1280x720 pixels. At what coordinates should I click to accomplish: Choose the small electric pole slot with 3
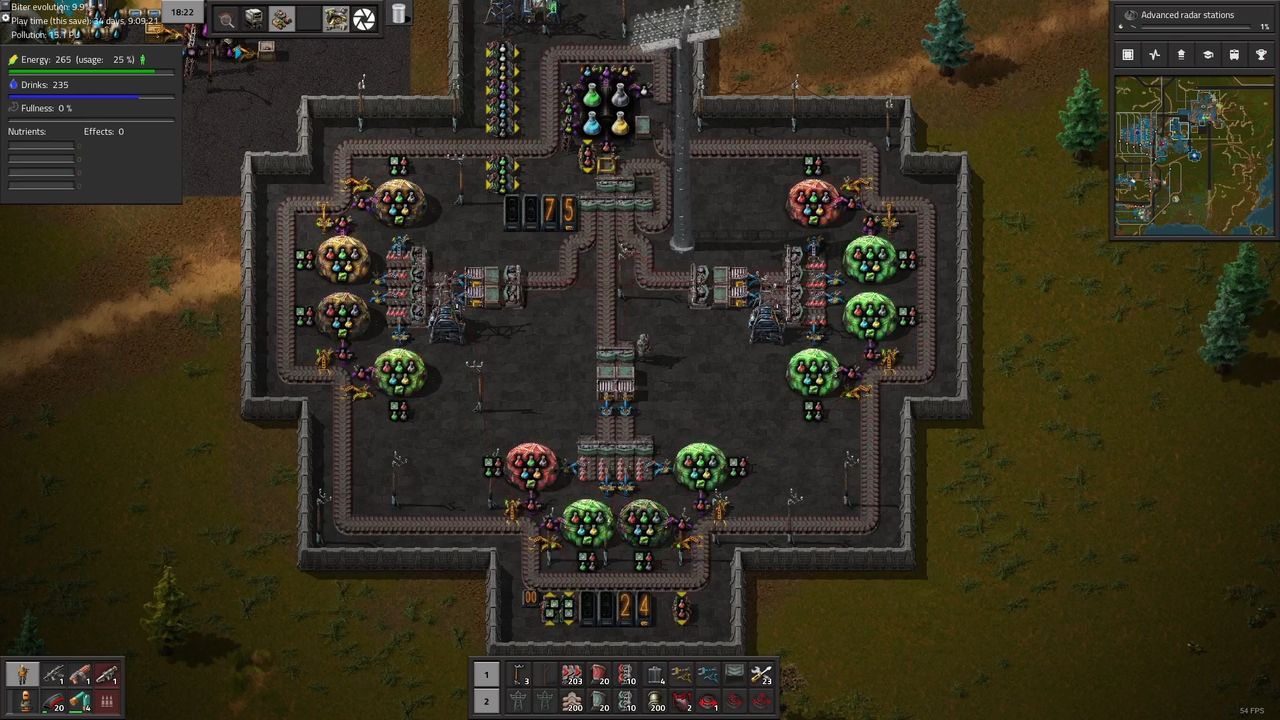coord(519,675)
